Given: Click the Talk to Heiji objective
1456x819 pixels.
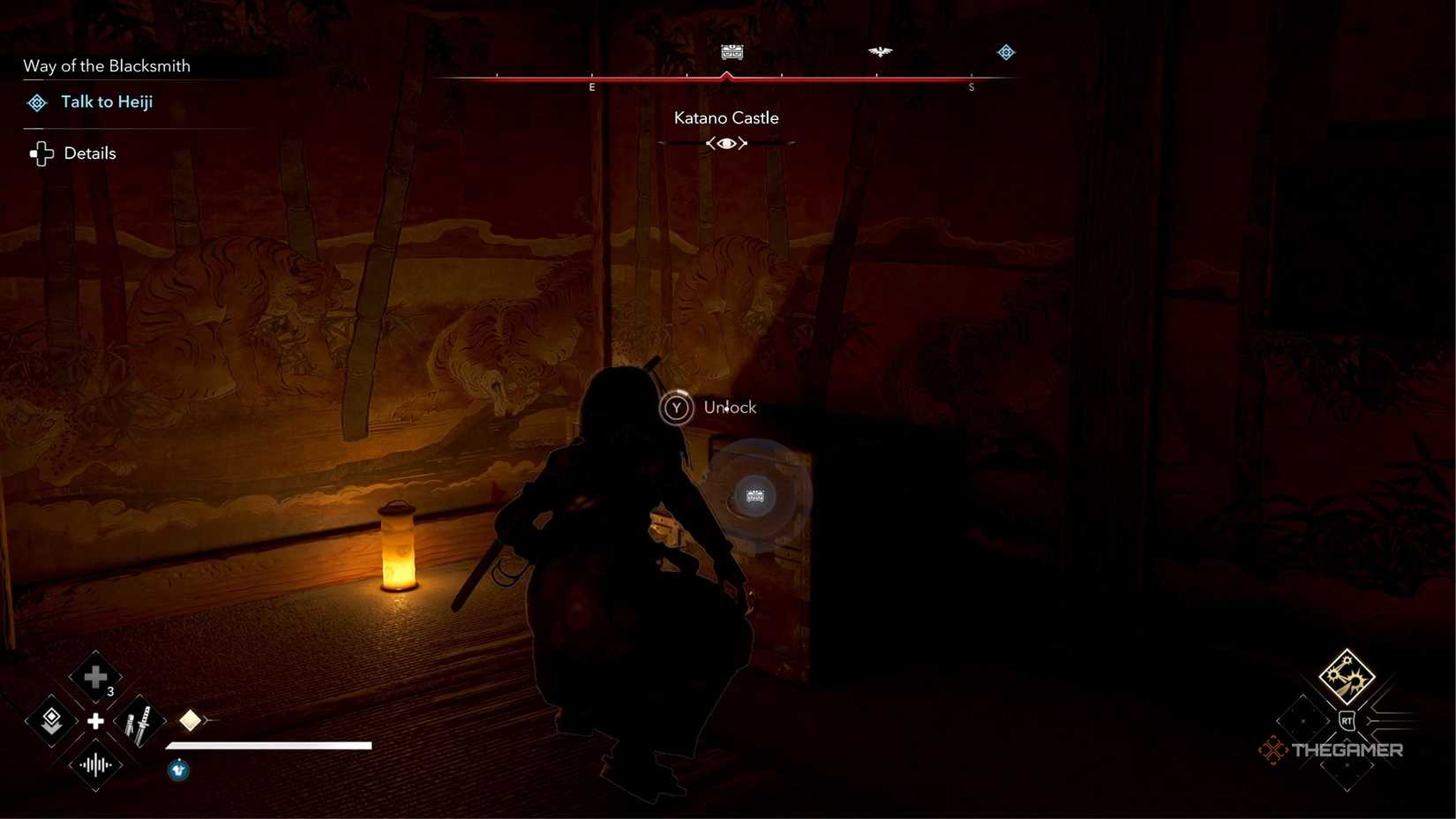Looking at the screenshot, I should pyautogui.click(x=107, y=101).
